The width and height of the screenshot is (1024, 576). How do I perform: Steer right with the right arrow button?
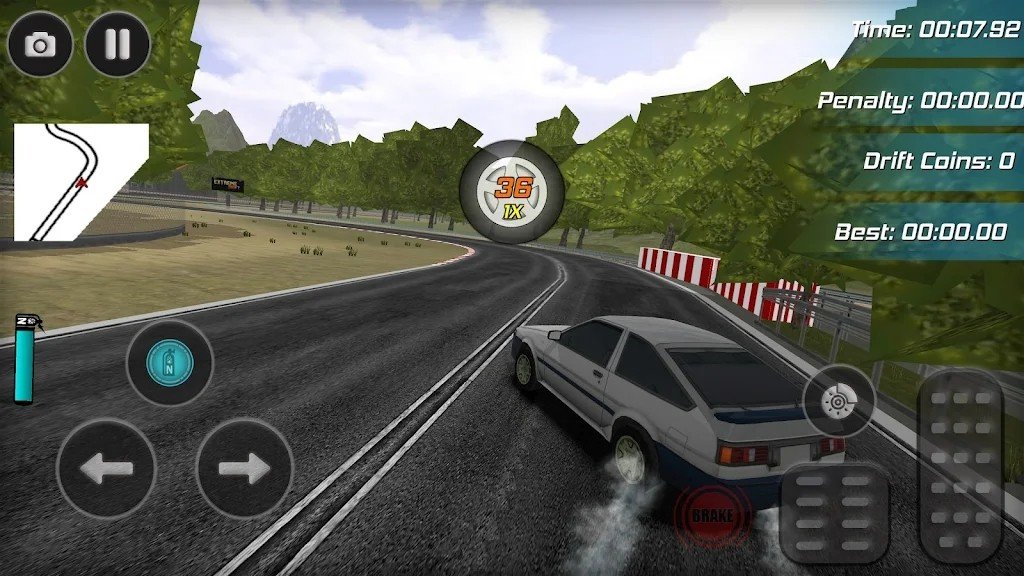pyautogui.click(x=244, y=468)
